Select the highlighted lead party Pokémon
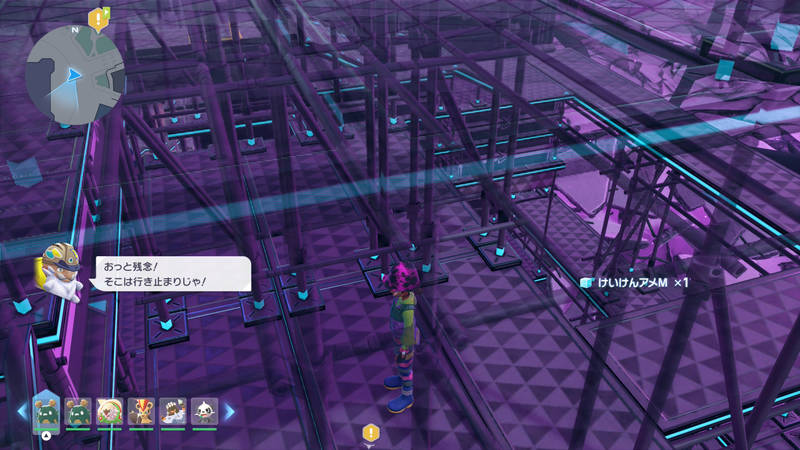The width and height of the screenshot is (800, 450). pos(45,410)
